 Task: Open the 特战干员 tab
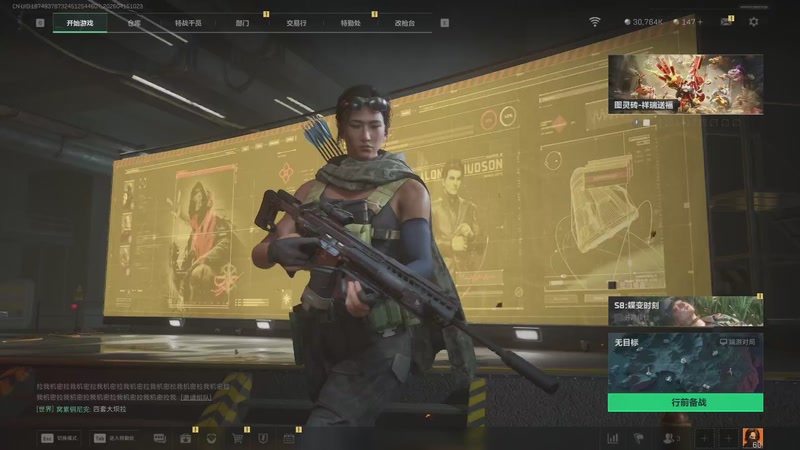[188, 22]
